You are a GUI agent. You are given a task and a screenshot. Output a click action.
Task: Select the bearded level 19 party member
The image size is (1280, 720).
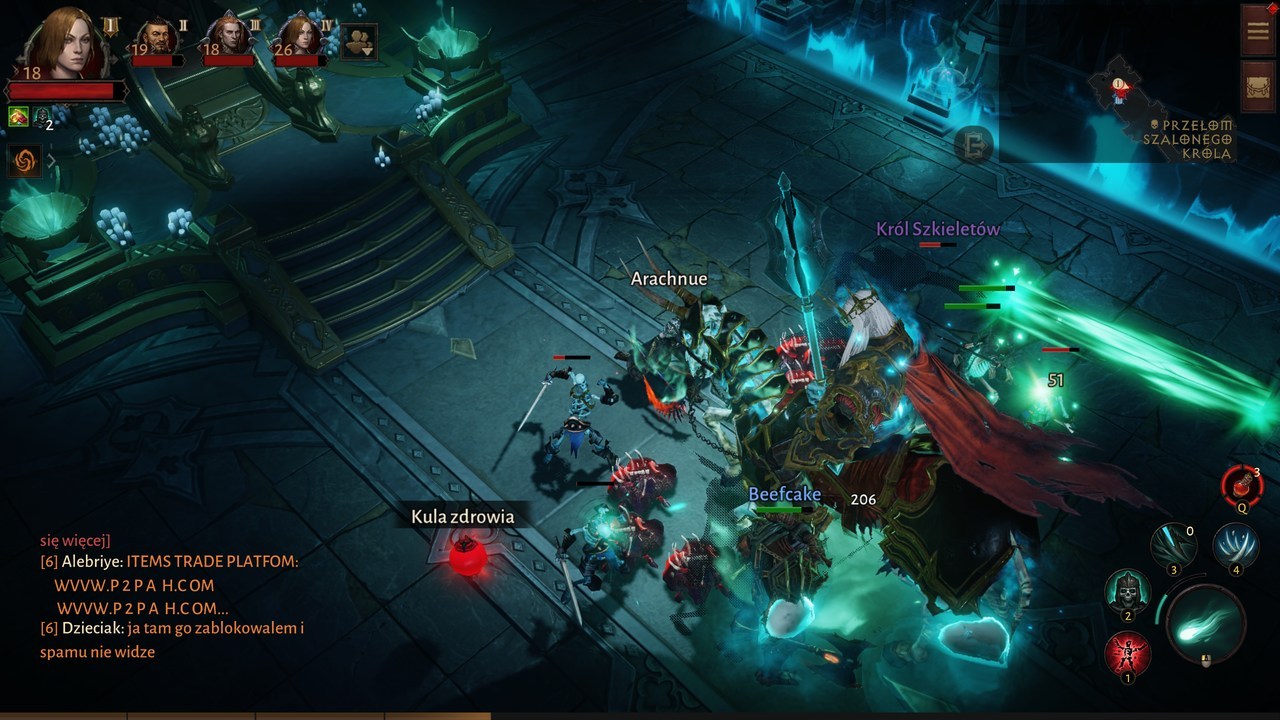click(157, 40)
